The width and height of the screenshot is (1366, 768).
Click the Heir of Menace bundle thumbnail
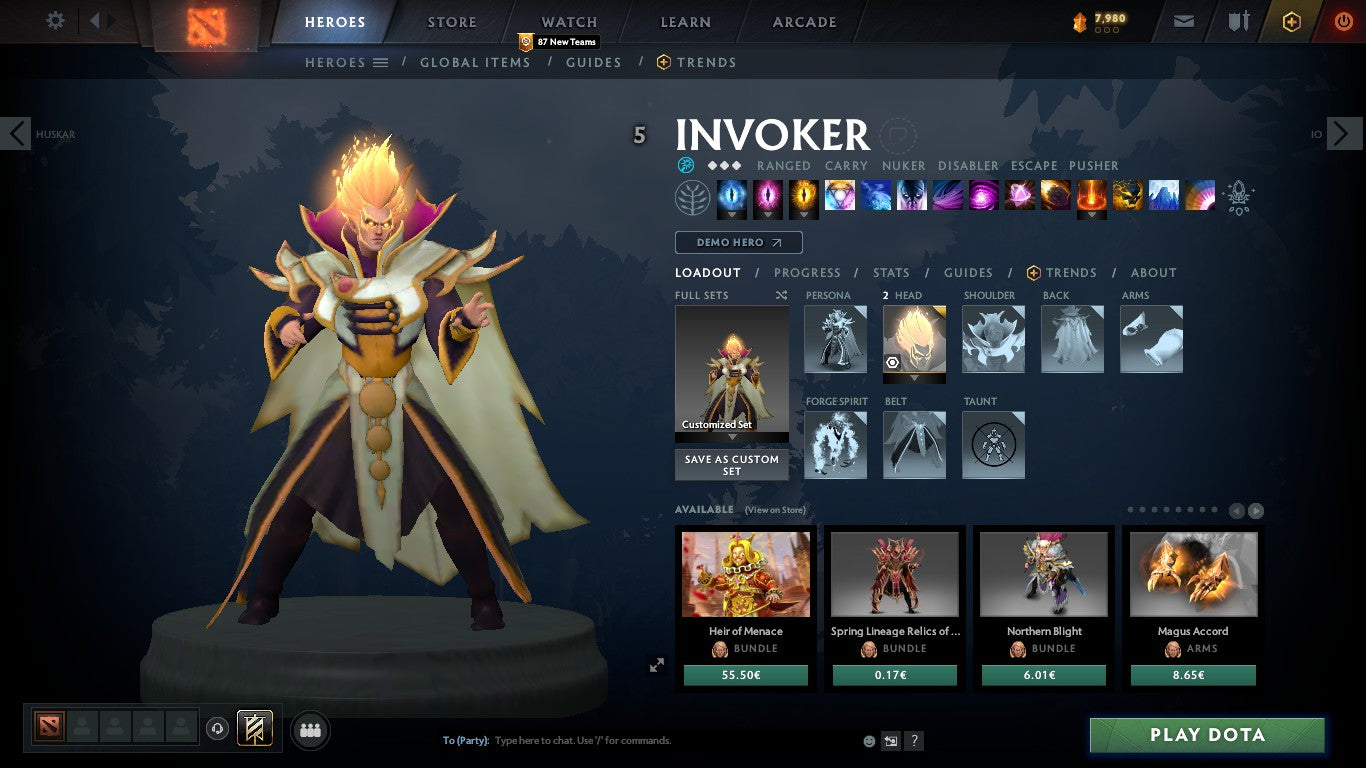tap(745, 574)
